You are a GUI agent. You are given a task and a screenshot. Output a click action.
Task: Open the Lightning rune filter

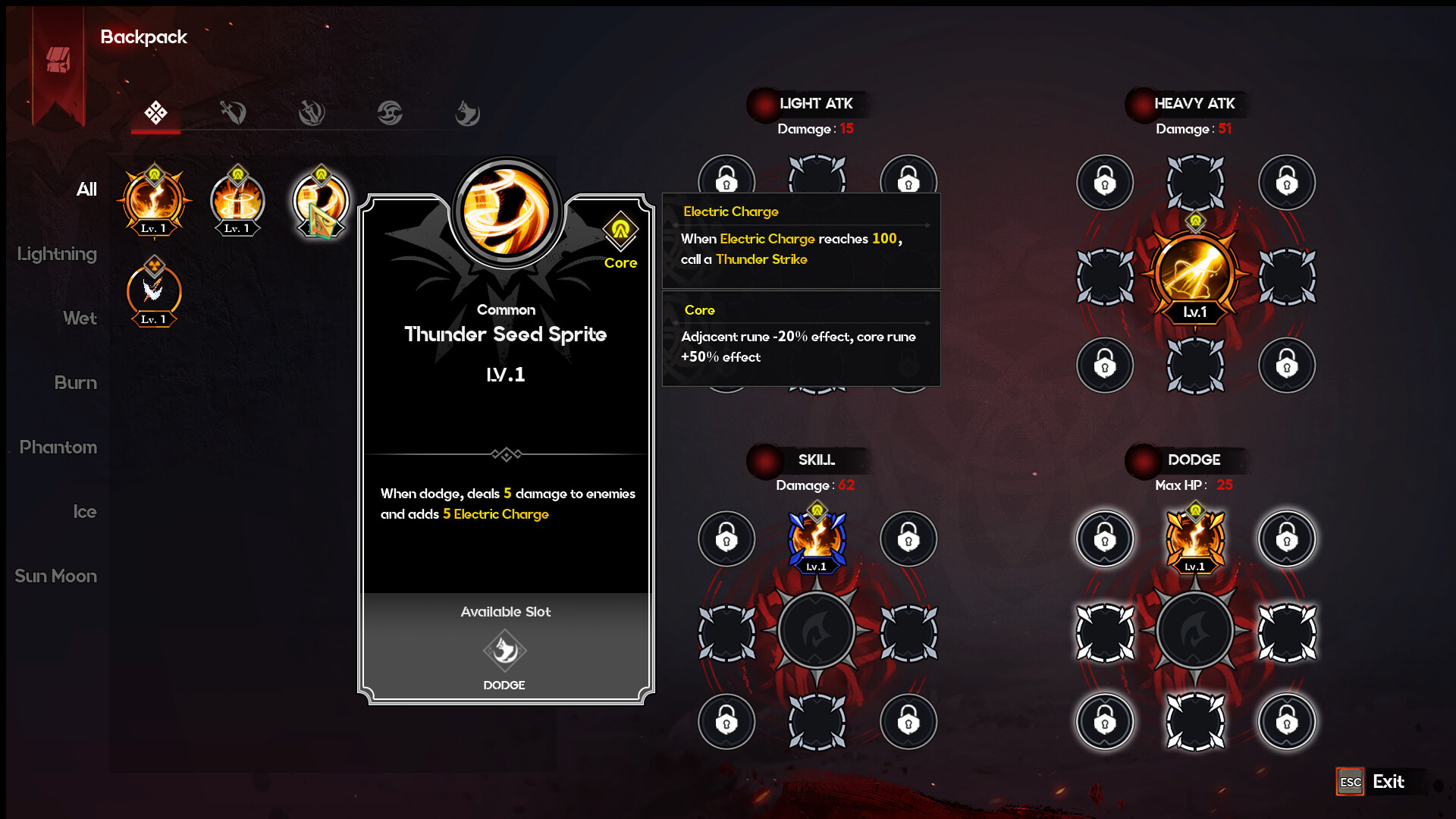point(56,253)
